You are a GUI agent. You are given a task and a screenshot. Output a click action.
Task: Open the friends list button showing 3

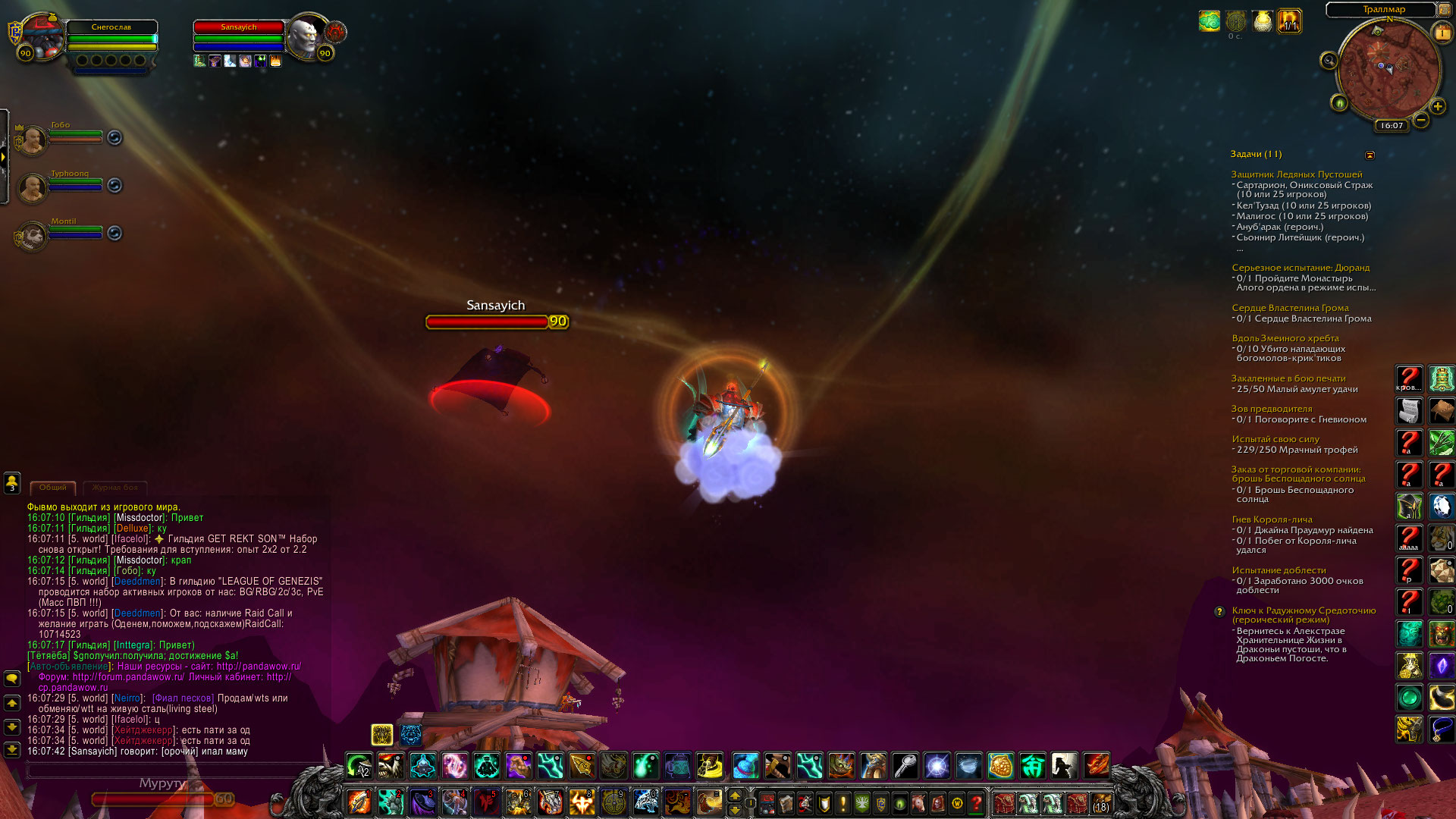[x=12, y=482]
